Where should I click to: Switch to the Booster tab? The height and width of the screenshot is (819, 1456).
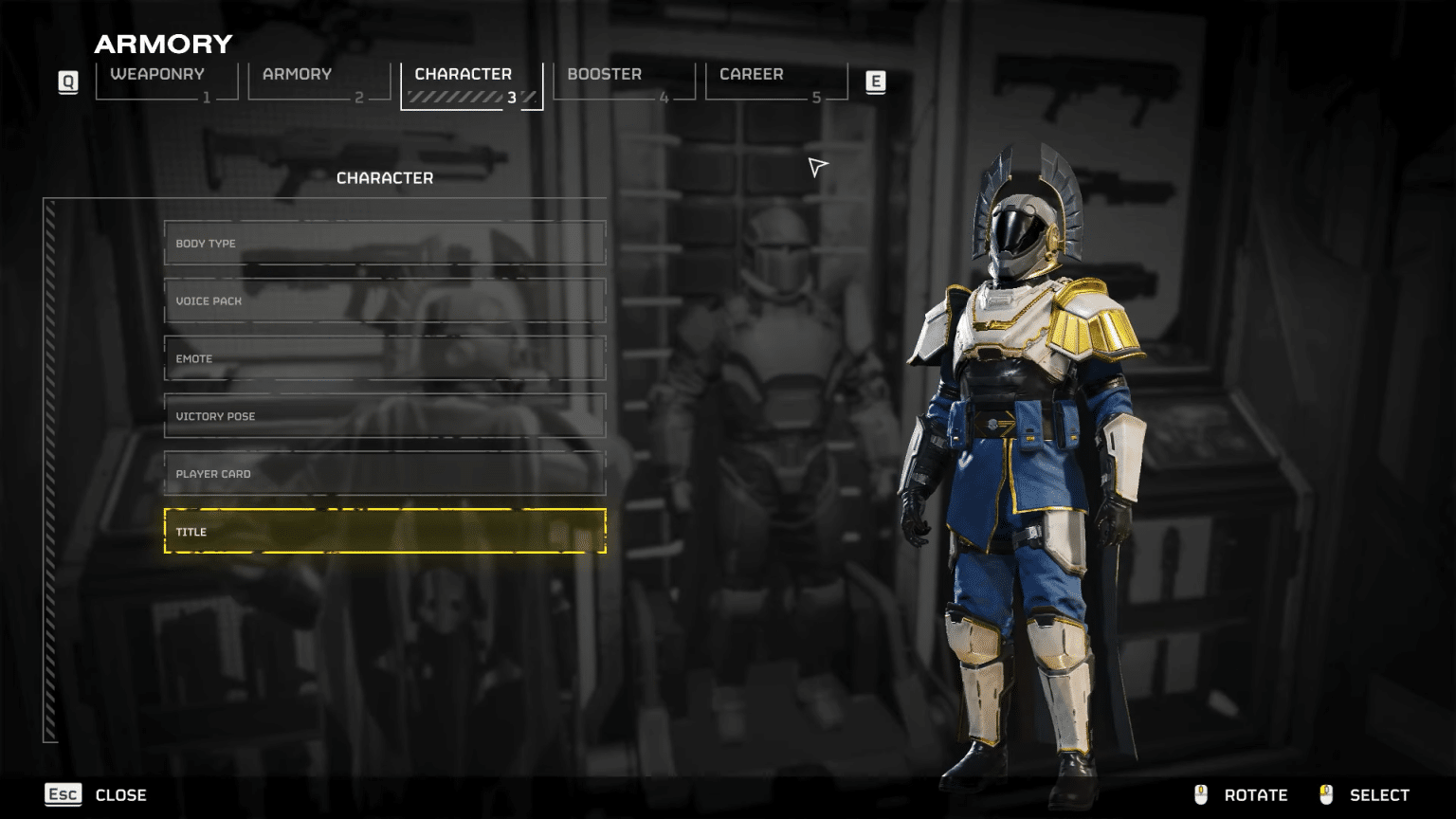pos(604,74)
